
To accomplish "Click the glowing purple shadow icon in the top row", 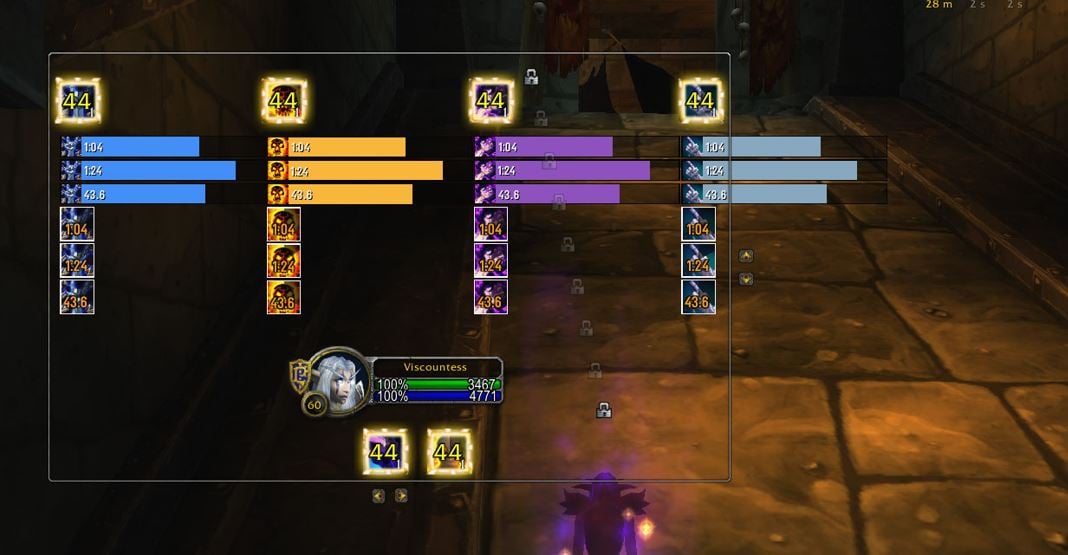I will (x=490, y=100).
